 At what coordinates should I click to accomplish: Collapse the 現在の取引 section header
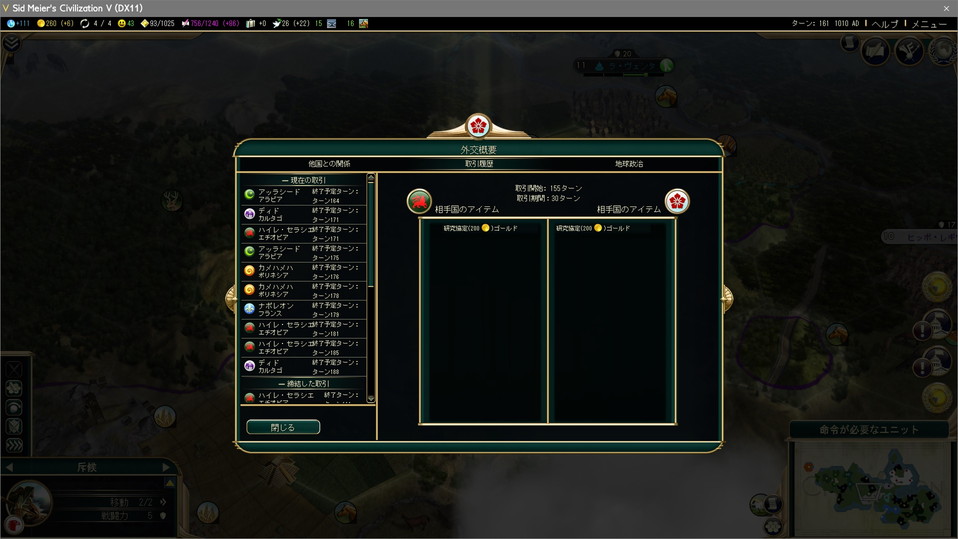(x=303, y=180)
